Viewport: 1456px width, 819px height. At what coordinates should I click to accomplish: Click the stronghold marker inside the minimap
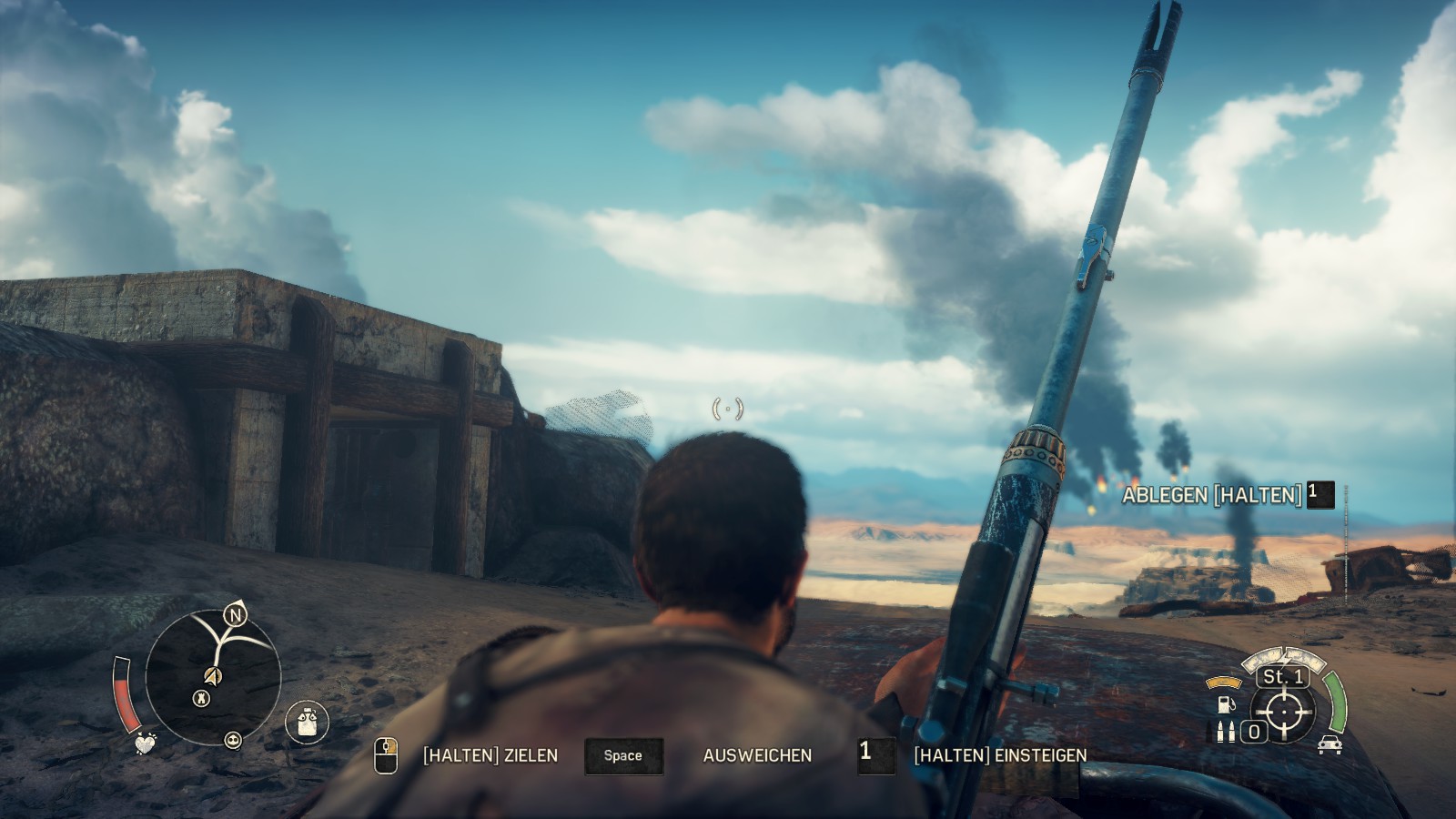(201, 698)
